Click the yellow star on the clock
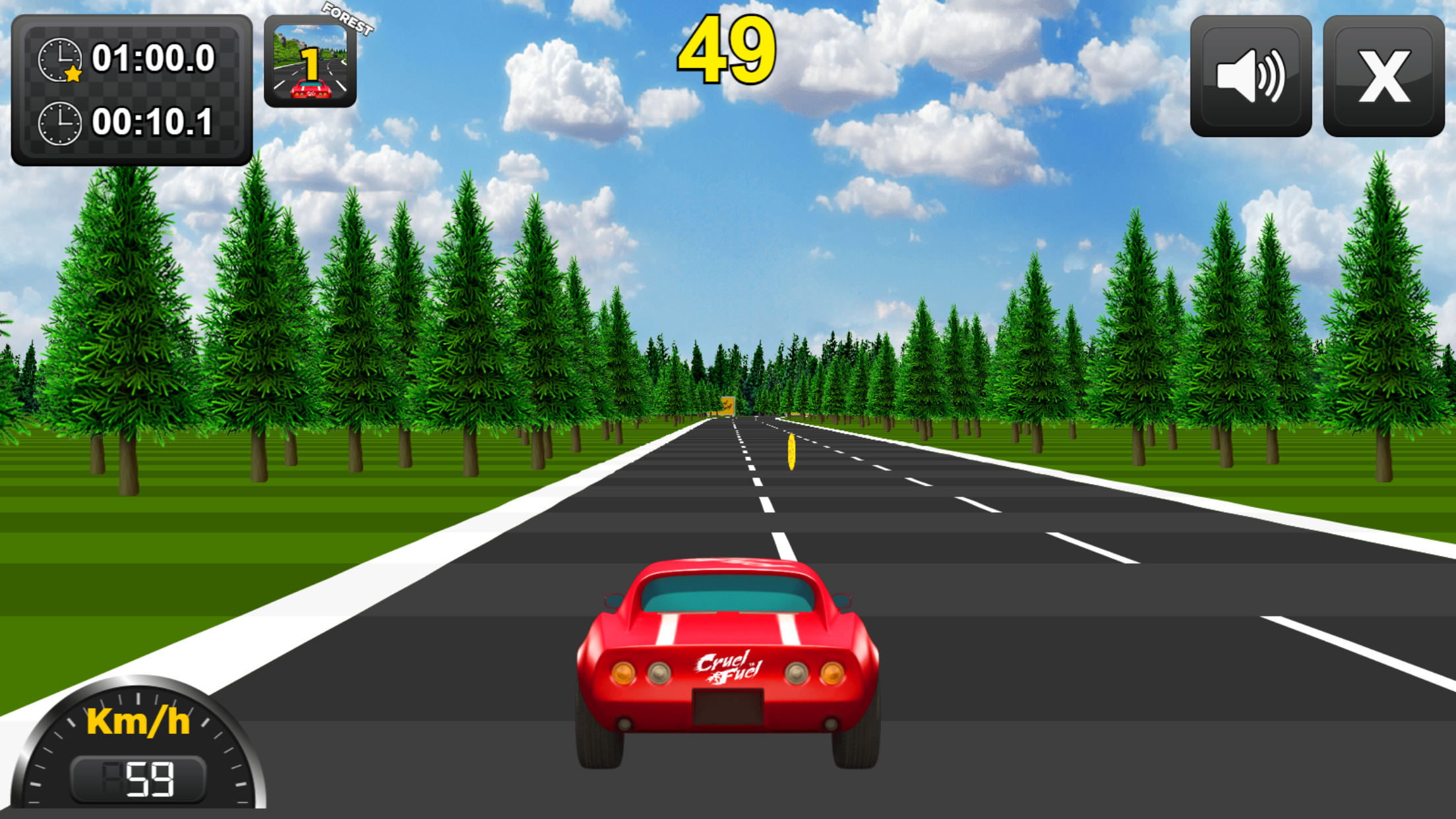The height and width of the screenshot is (819, 1456). [x=74, y=74]
